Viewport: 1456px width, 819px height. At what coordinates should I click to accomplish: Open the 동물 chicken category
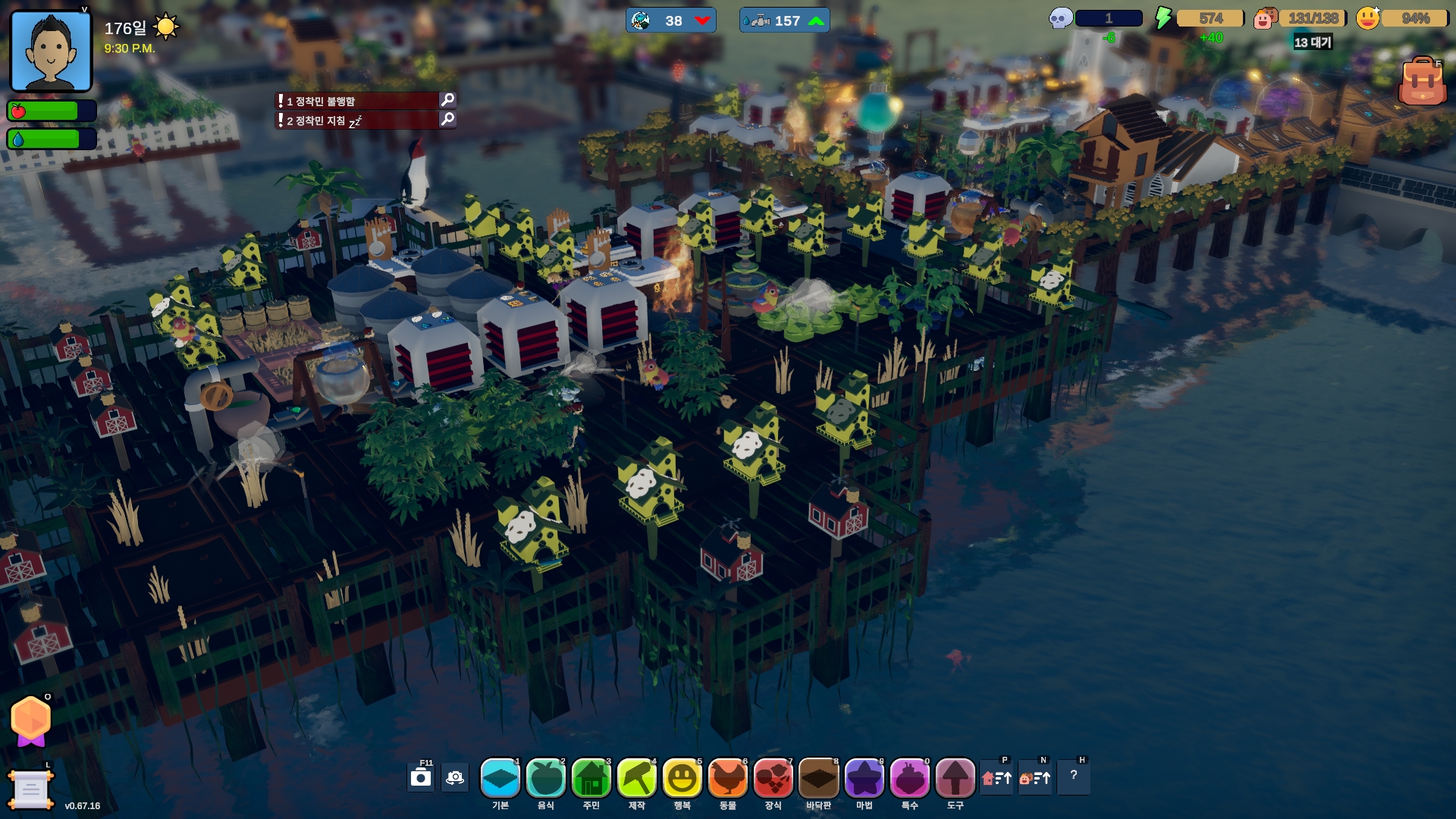[728, 778]
